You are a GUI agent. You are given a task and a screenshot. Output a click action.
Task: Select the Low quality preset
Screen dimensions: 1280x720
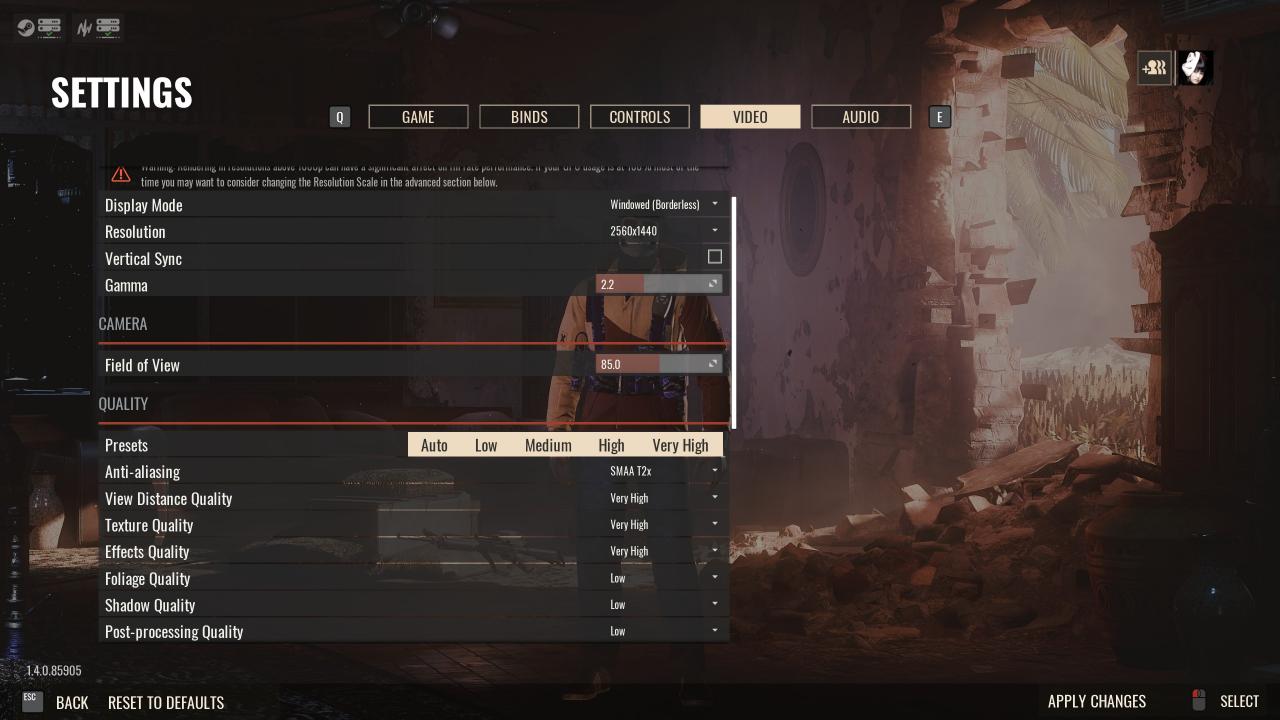[x=486, y=445]
